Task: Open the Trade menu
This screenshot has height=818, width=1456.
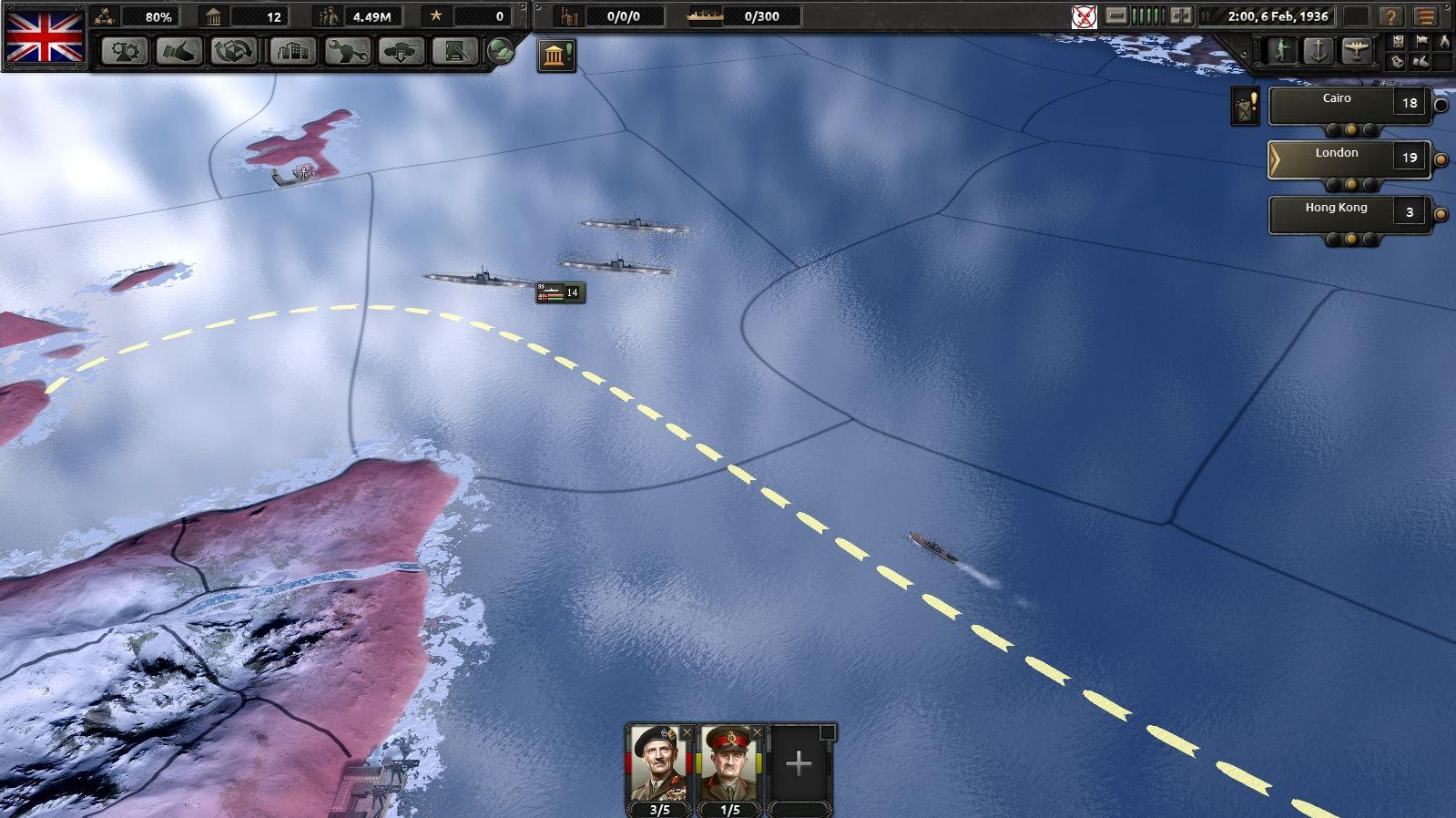Action: [234, 51]
